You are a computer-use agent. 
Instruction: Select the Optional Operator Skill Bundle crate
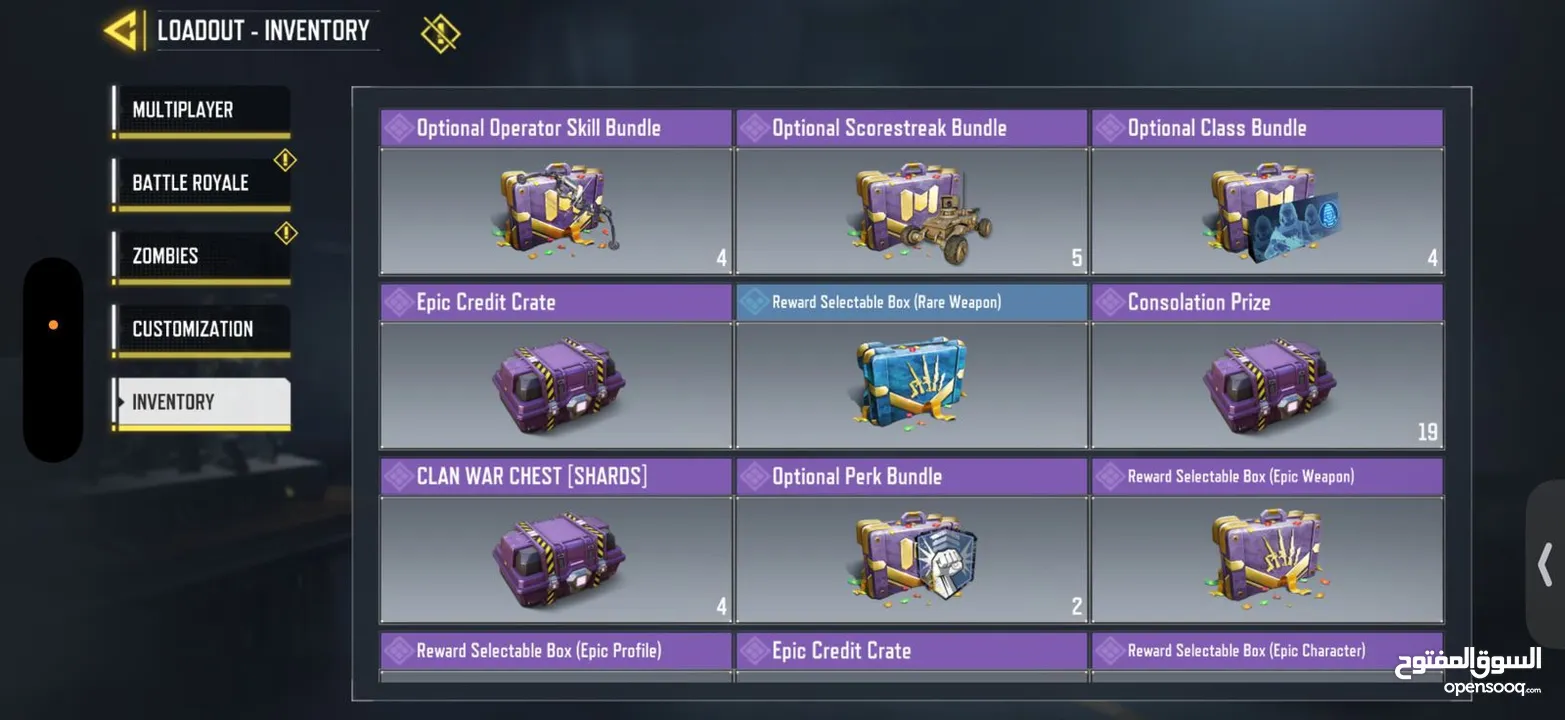click(555, 210)
